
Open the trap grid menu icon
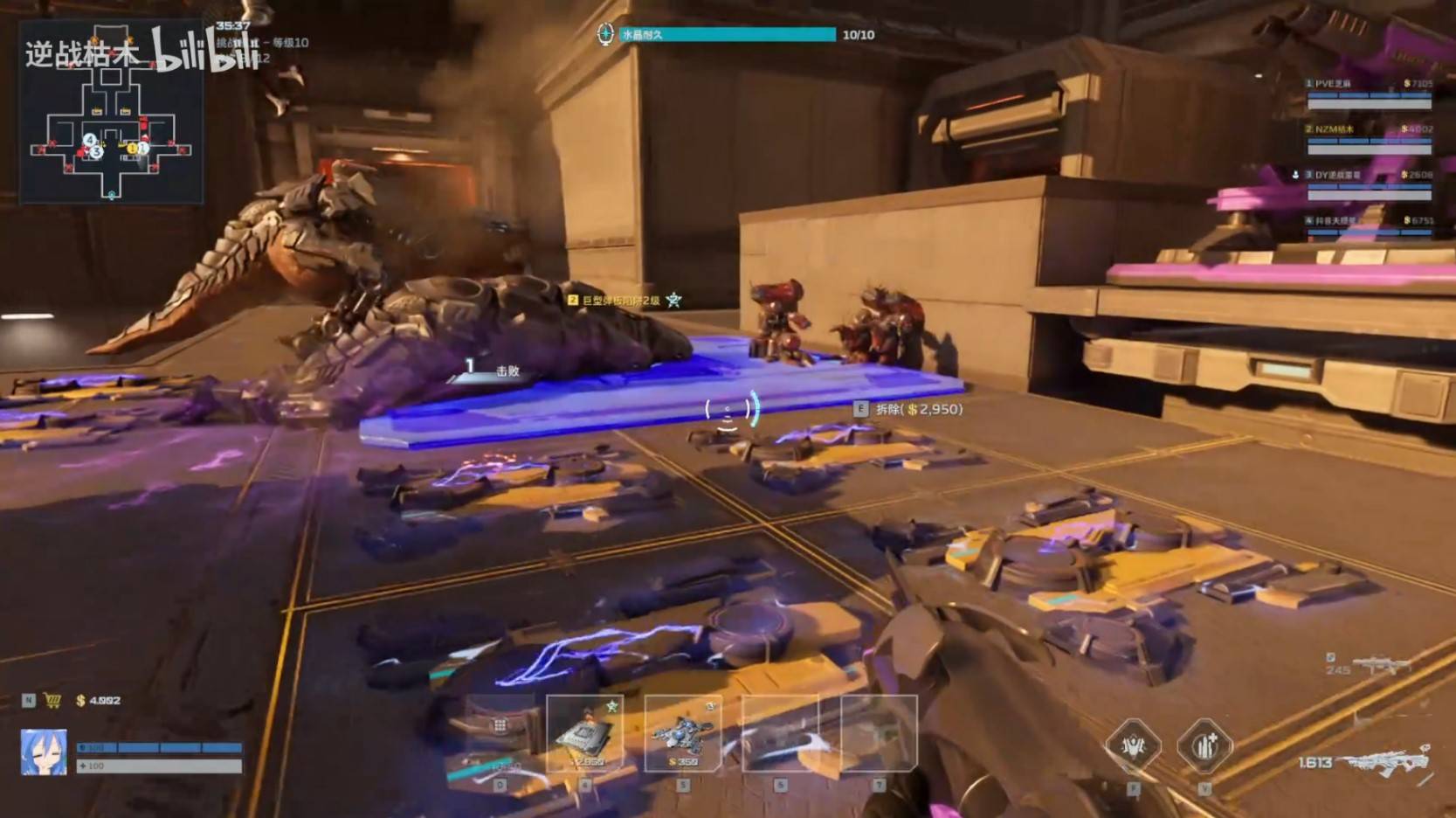click(x=500, y=725)
